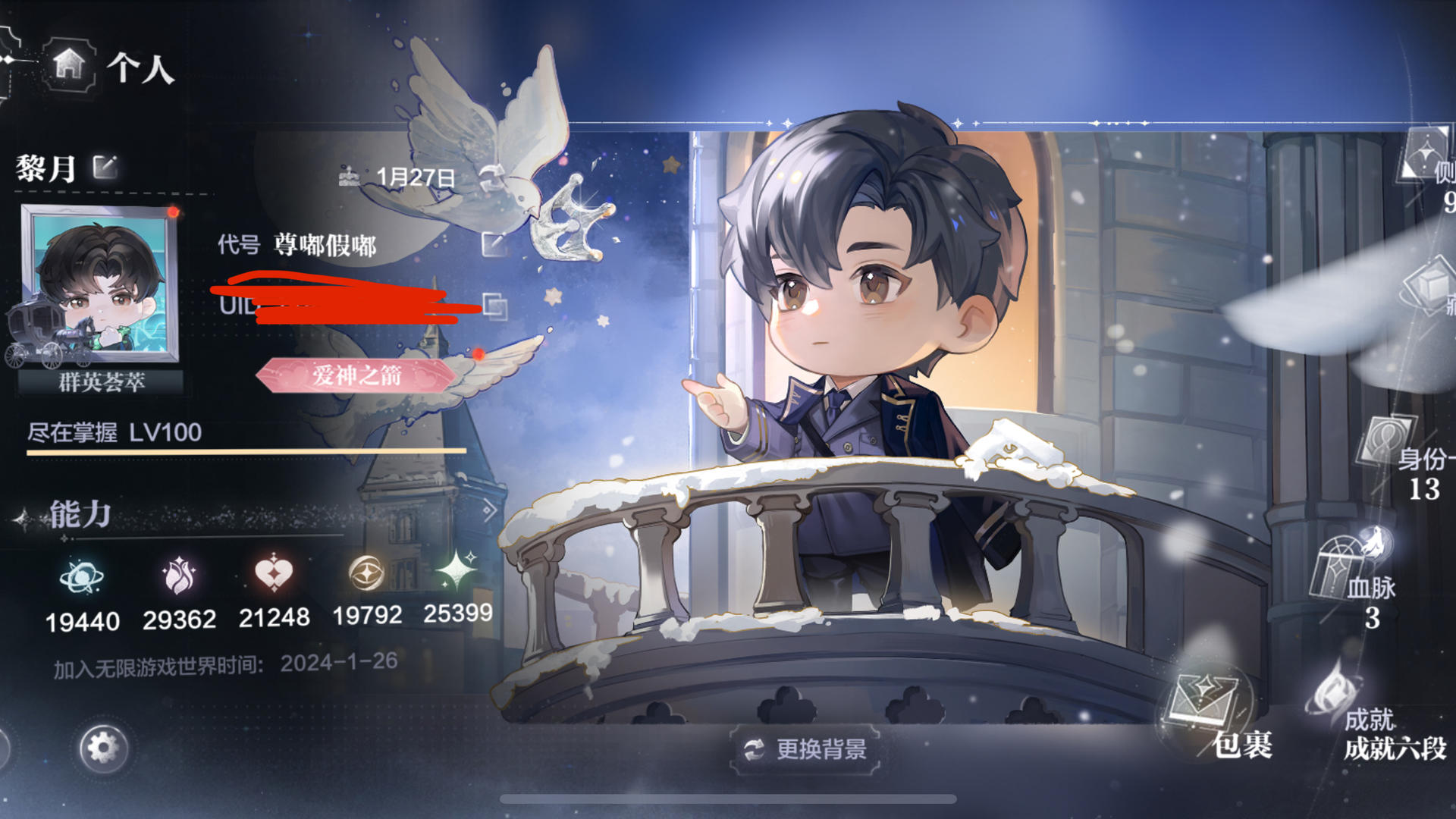Expand the 能力 stats arrow
The image size is (1456, 819).
489,510
